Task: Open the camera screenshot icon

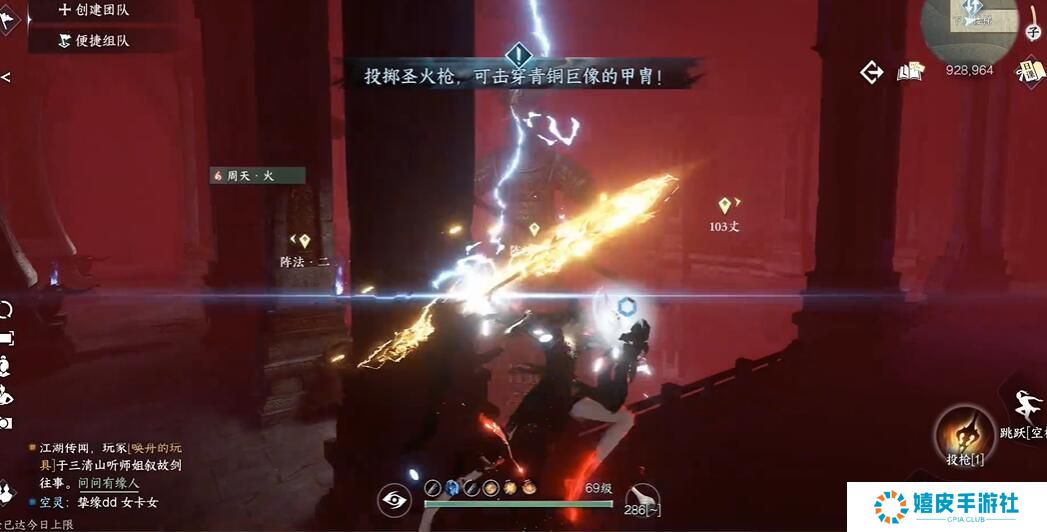Action: coord(6,423)
